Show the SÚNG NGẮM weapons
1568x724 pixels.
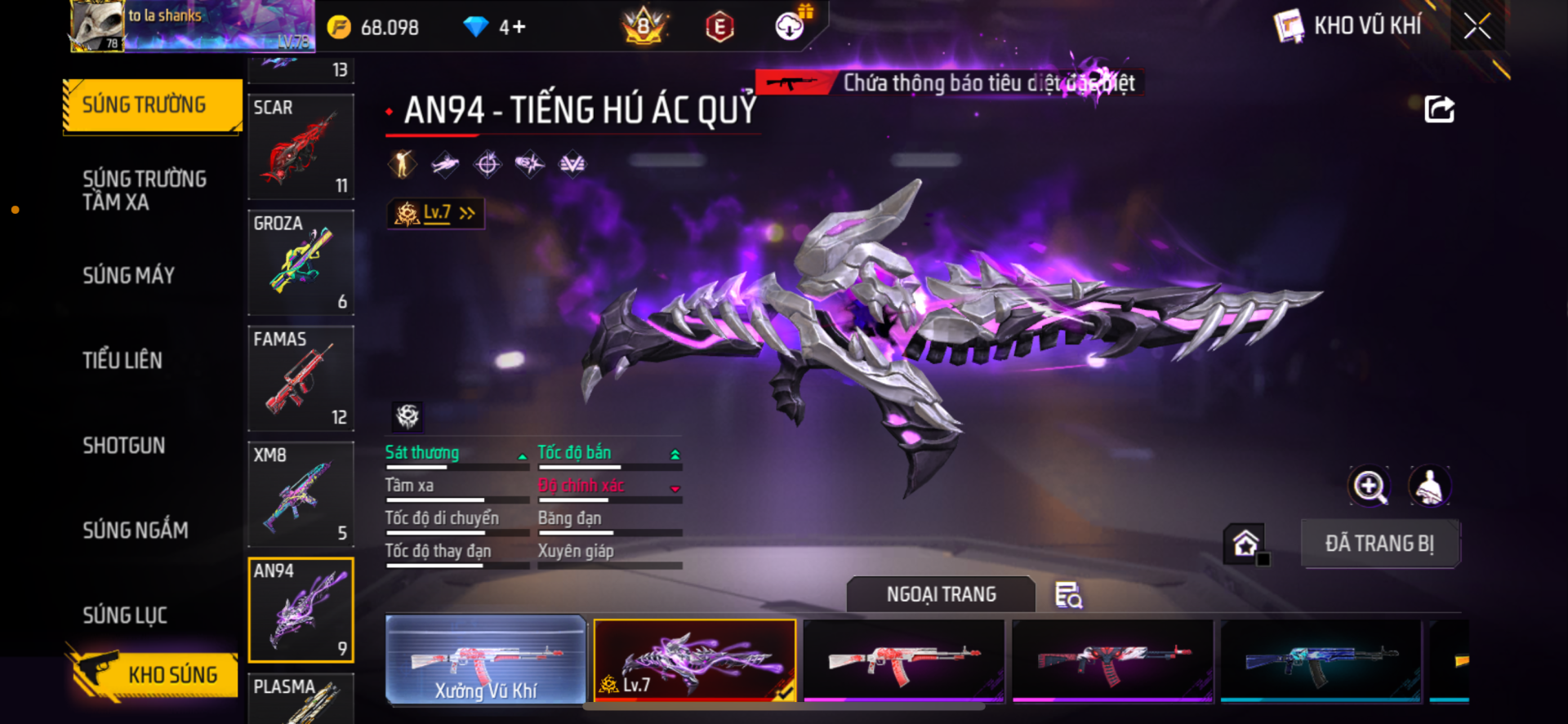click(136, 531)
